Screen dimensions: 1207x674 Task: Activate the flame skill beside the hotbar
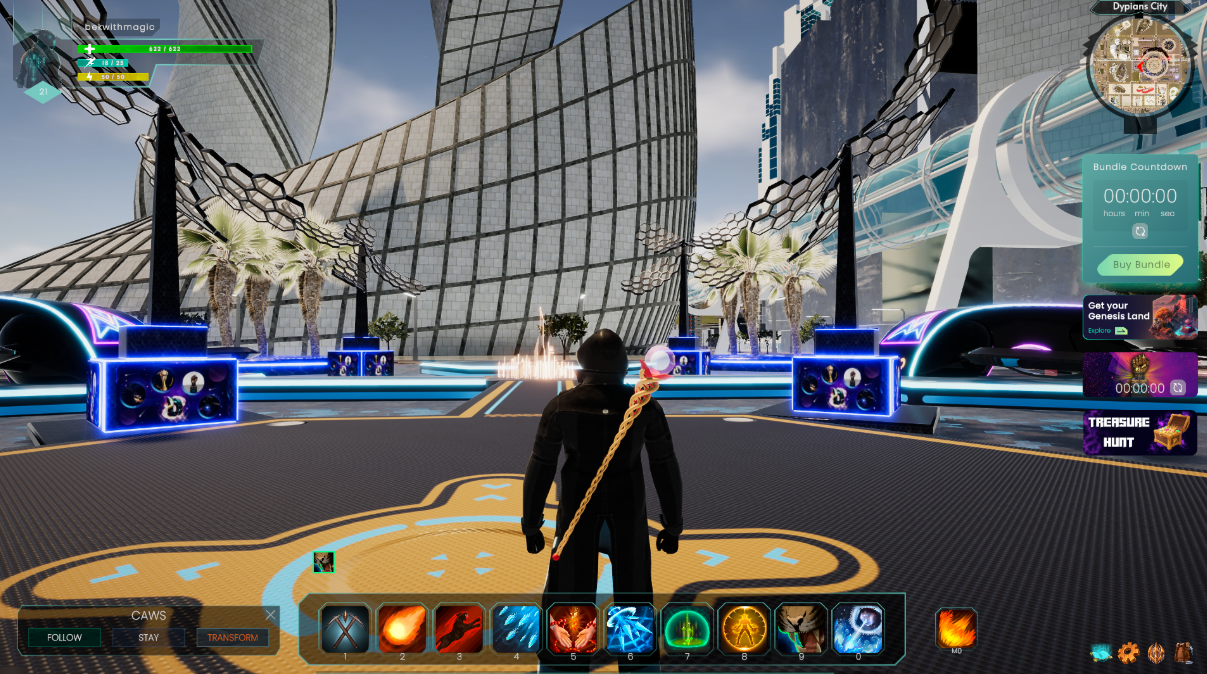956,629
